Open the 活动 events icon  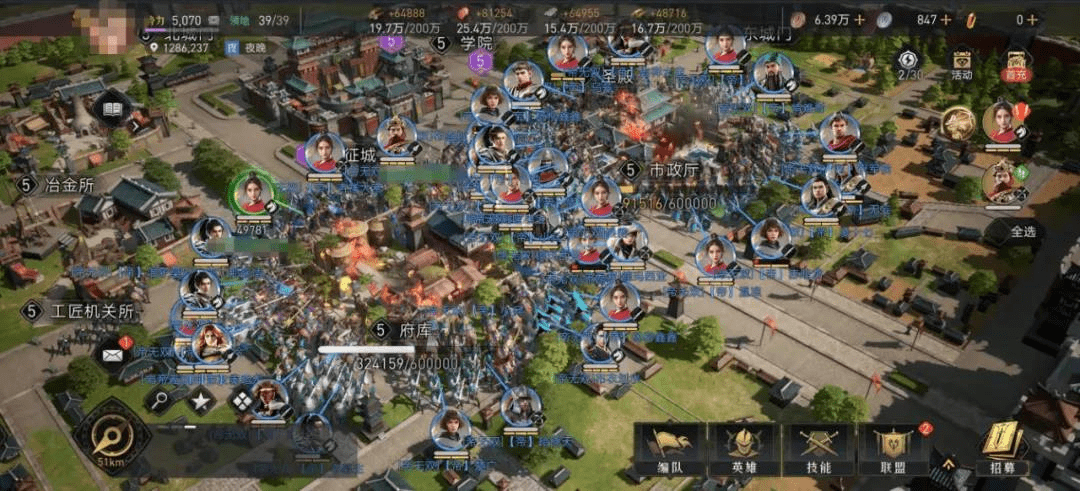[961, 63]
